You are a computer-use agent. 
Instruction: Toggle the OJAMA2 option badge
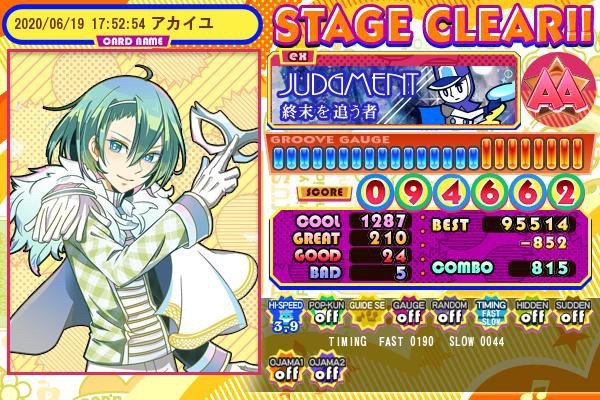point(325,367)
